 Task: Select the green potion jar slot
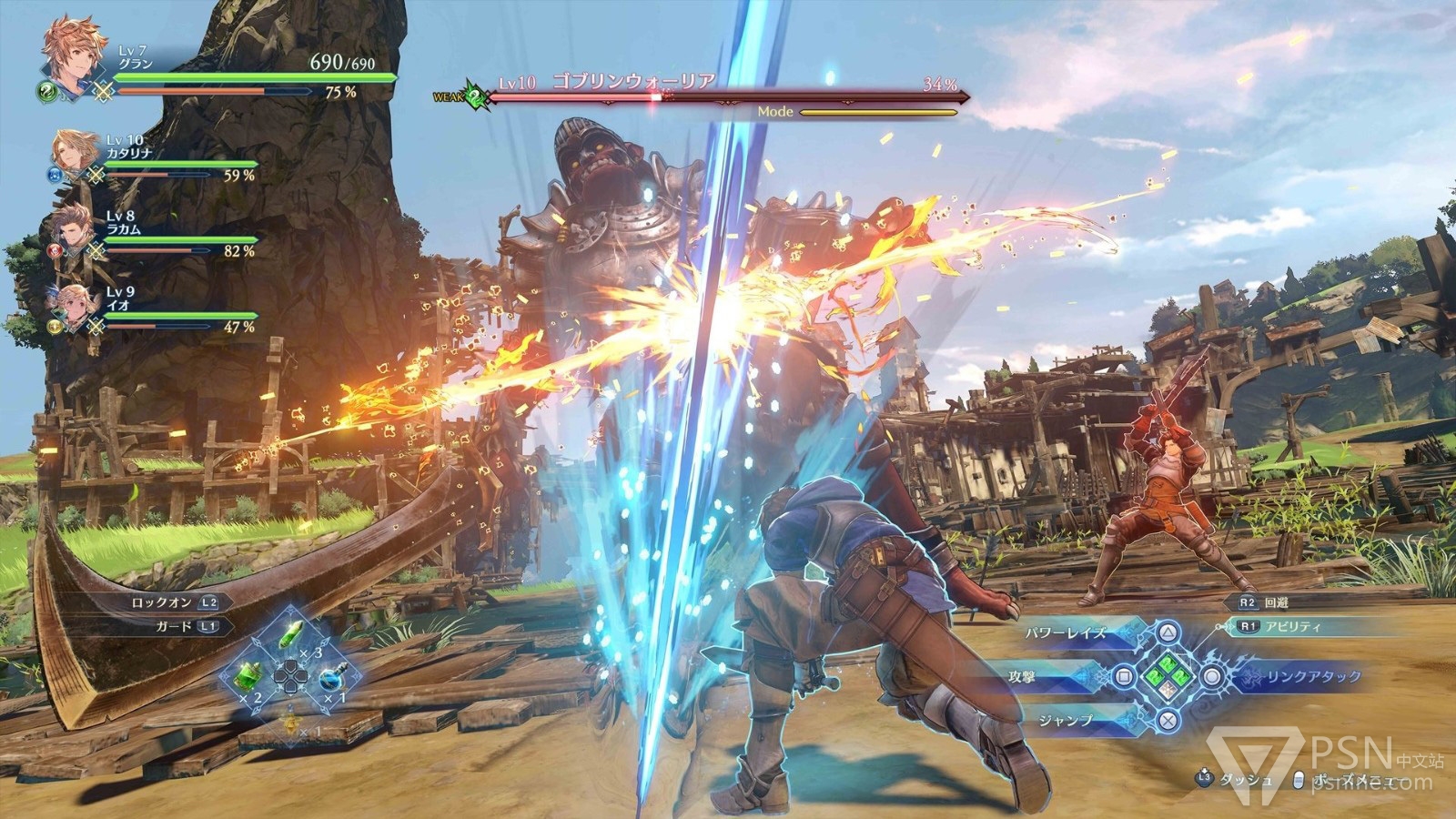(249, 675)
